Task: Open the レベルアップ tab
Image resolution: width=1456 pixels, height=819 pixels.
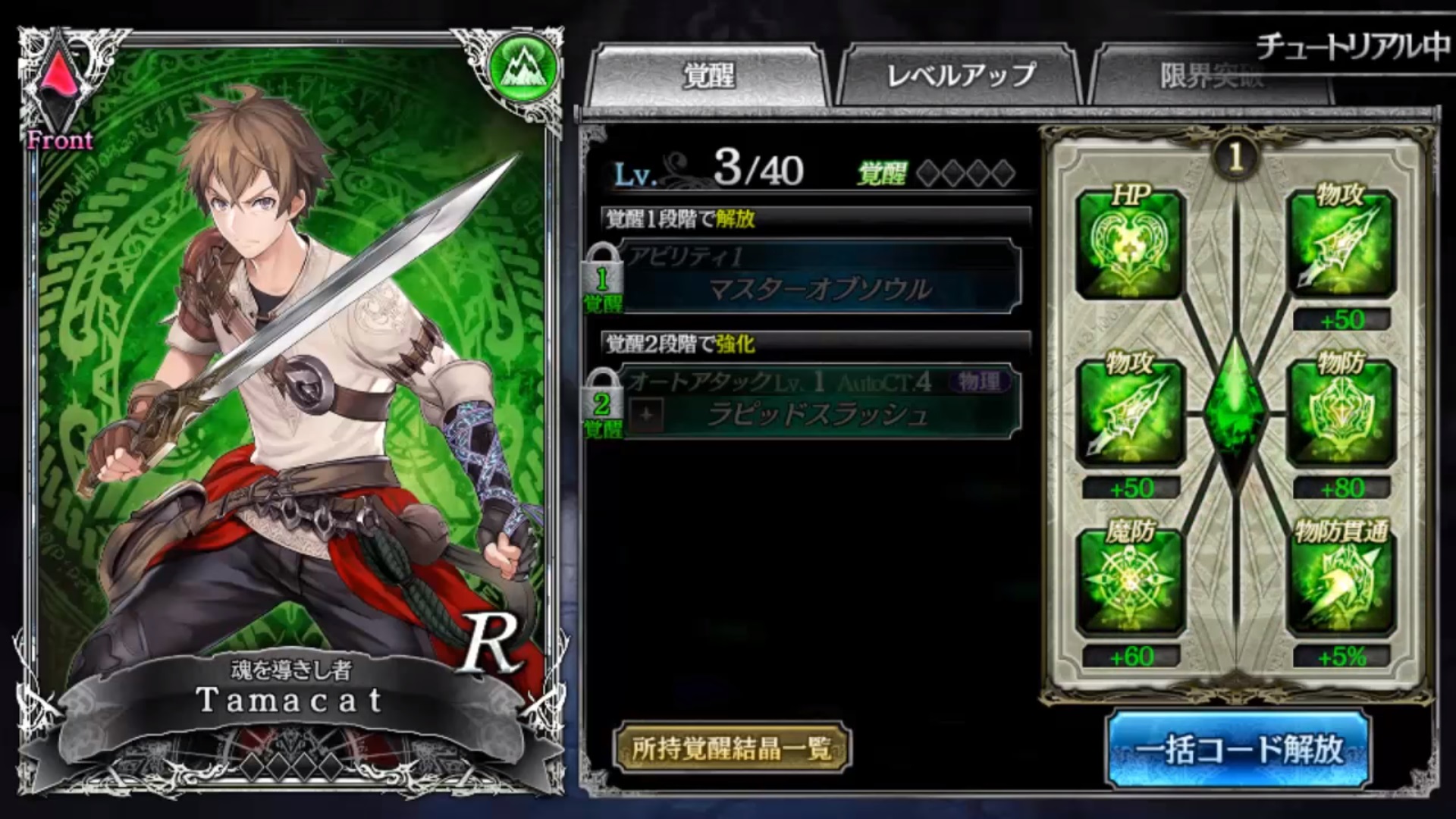Action: [x=960, y=76]
